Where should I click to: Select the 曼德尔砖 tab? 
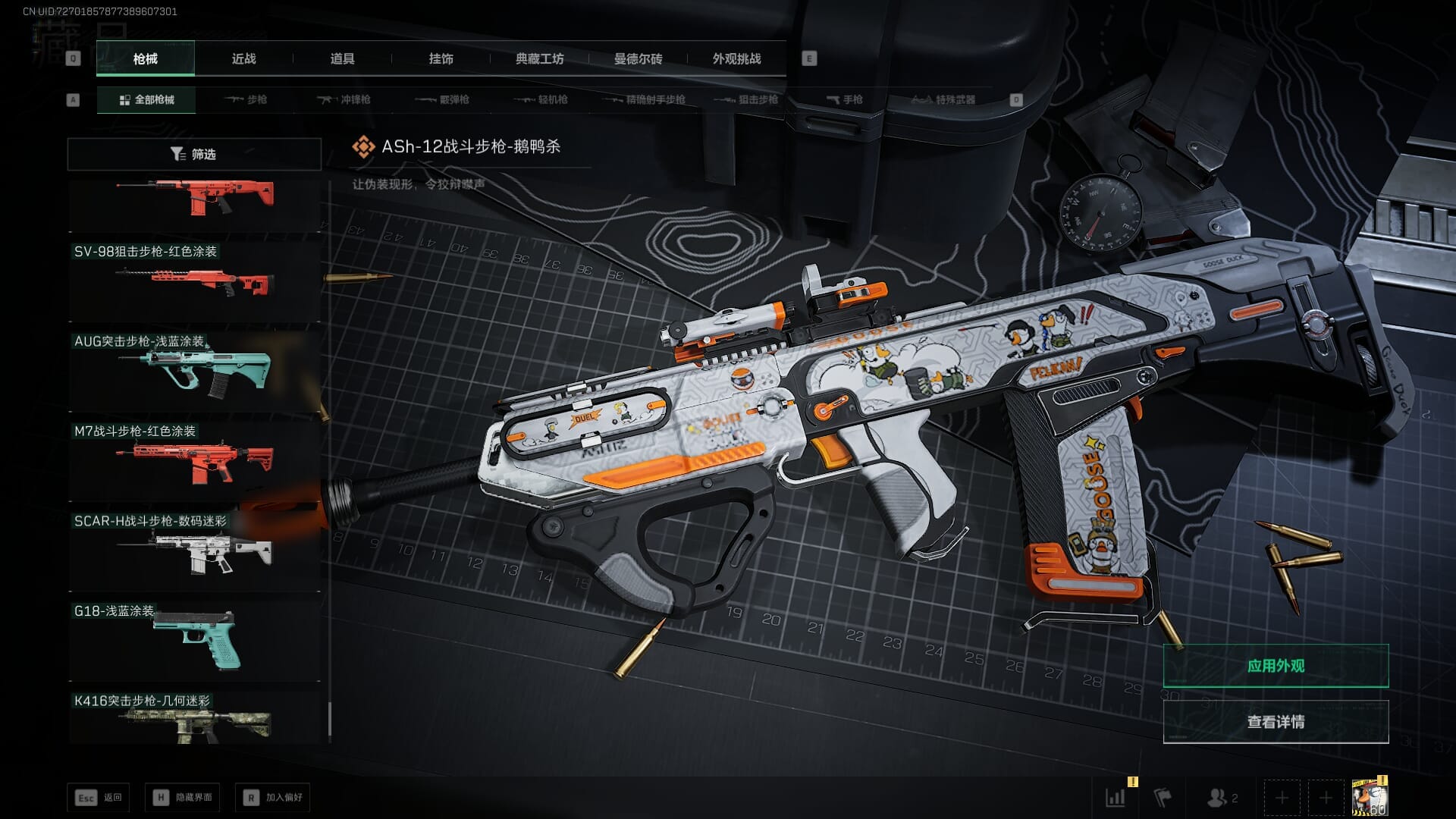coord(638,58)
